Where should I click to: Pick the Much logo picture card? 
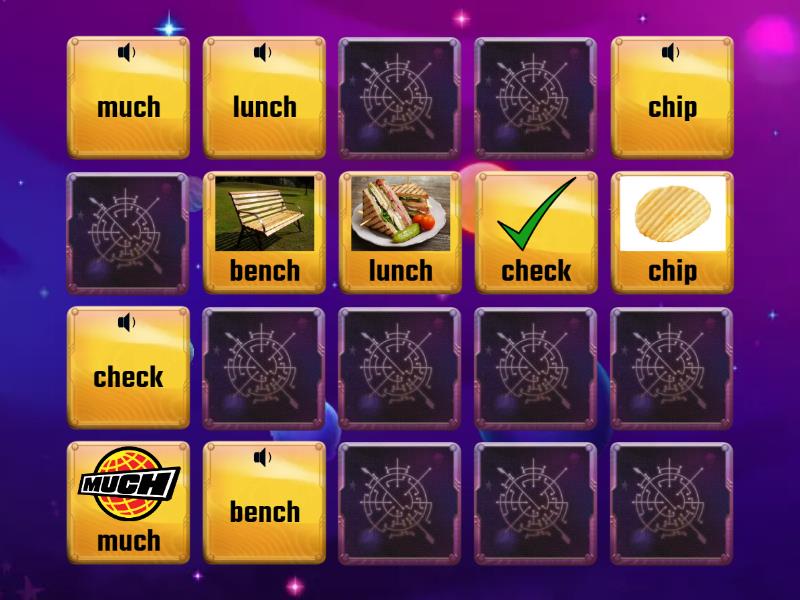coord(128,502)
